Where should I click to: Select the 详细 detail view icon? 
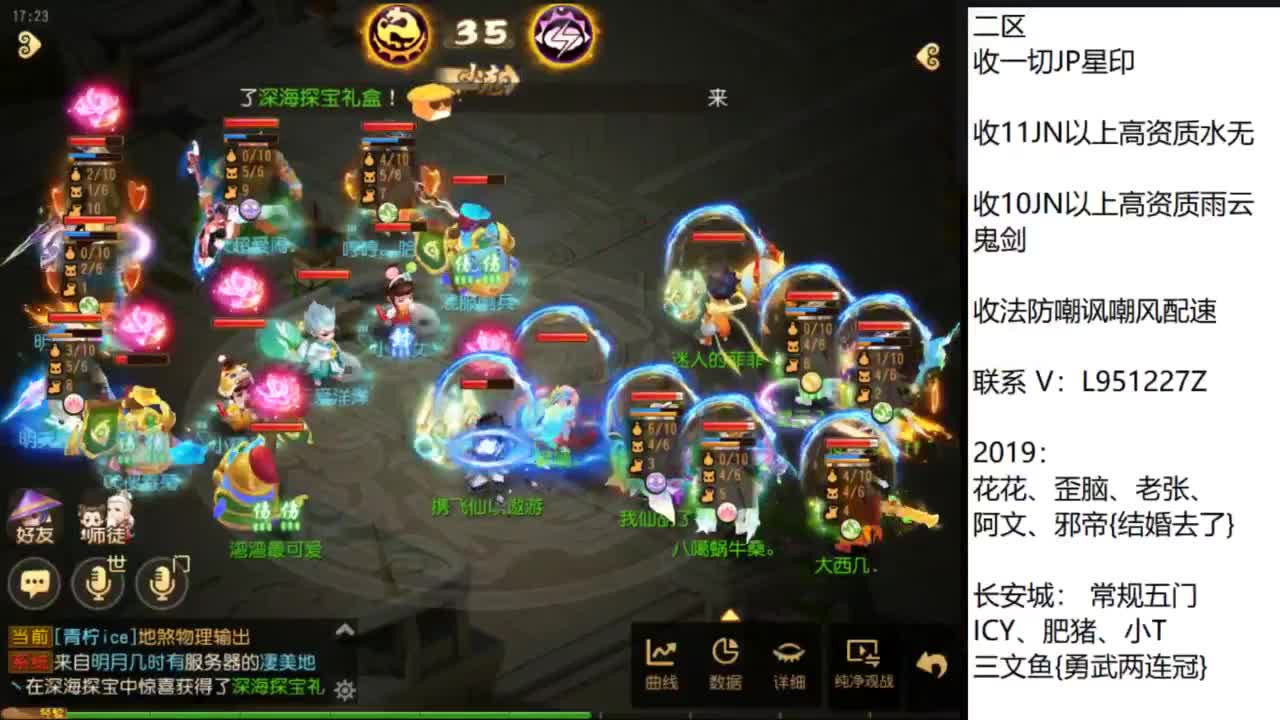pos(790,662)
